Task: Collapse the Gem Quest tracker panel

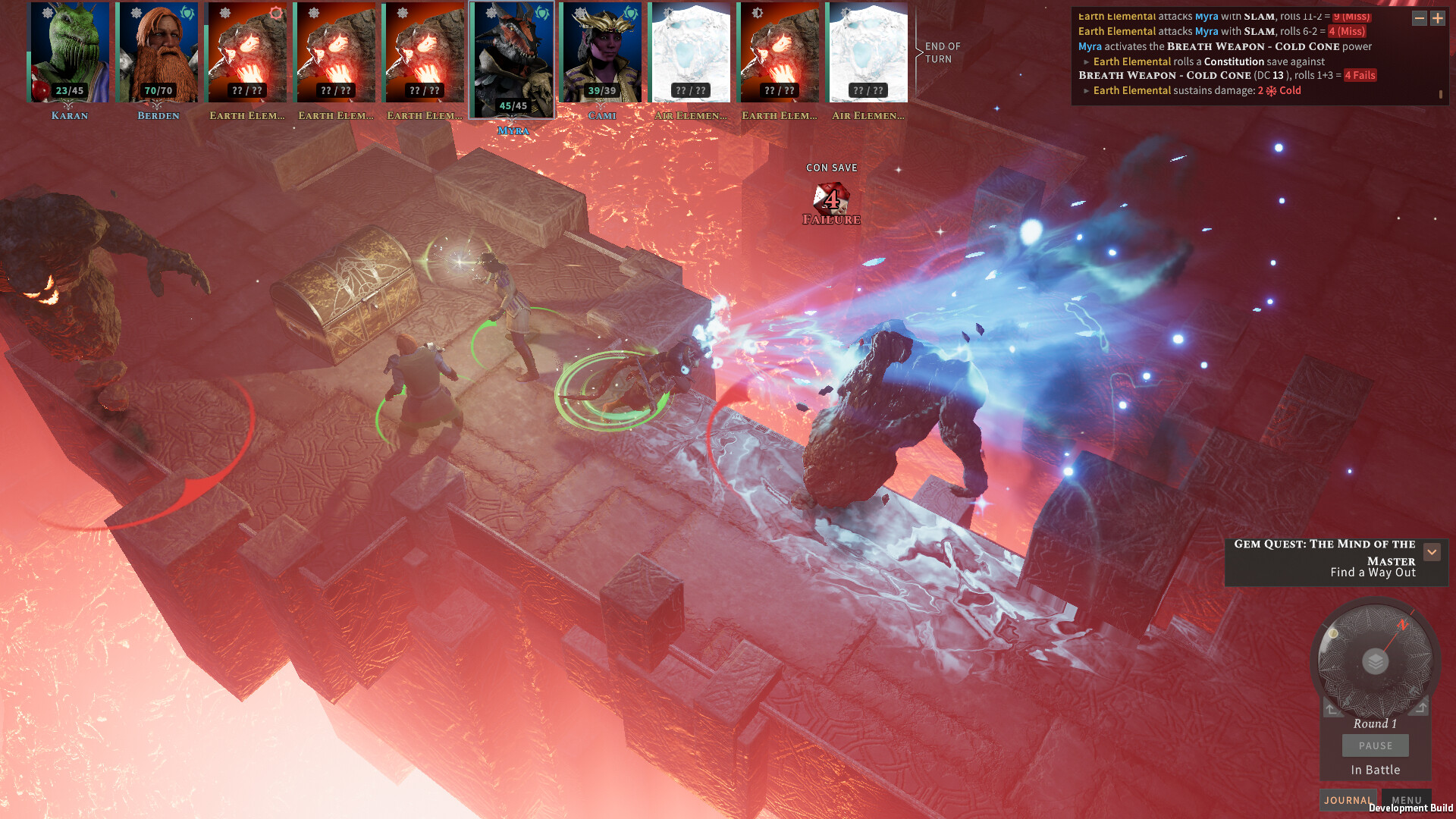Action: pos(1432,552)
